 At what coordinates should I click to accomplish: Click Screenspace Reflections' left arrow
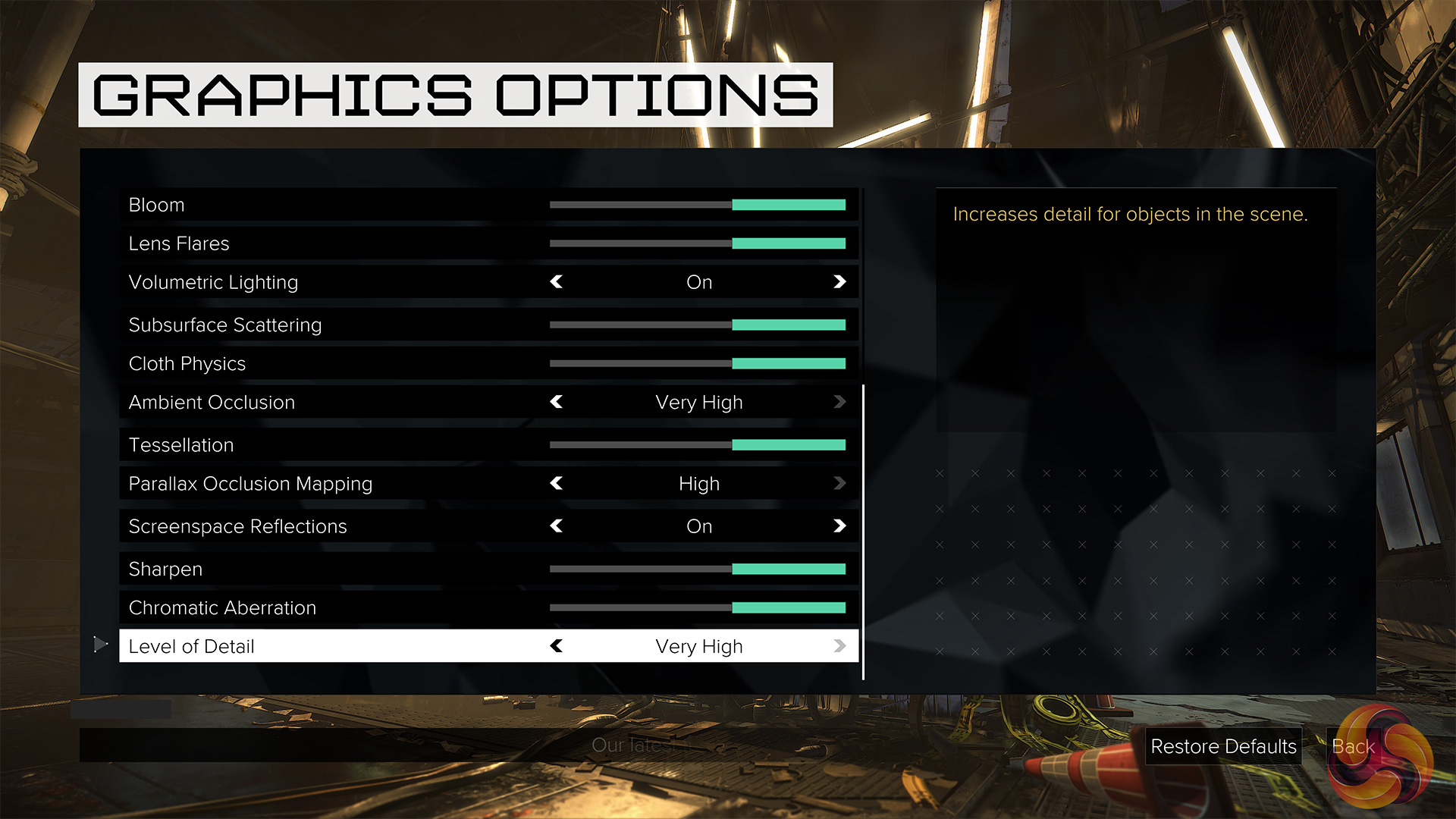pyautogui.click(x=557, y=526)
